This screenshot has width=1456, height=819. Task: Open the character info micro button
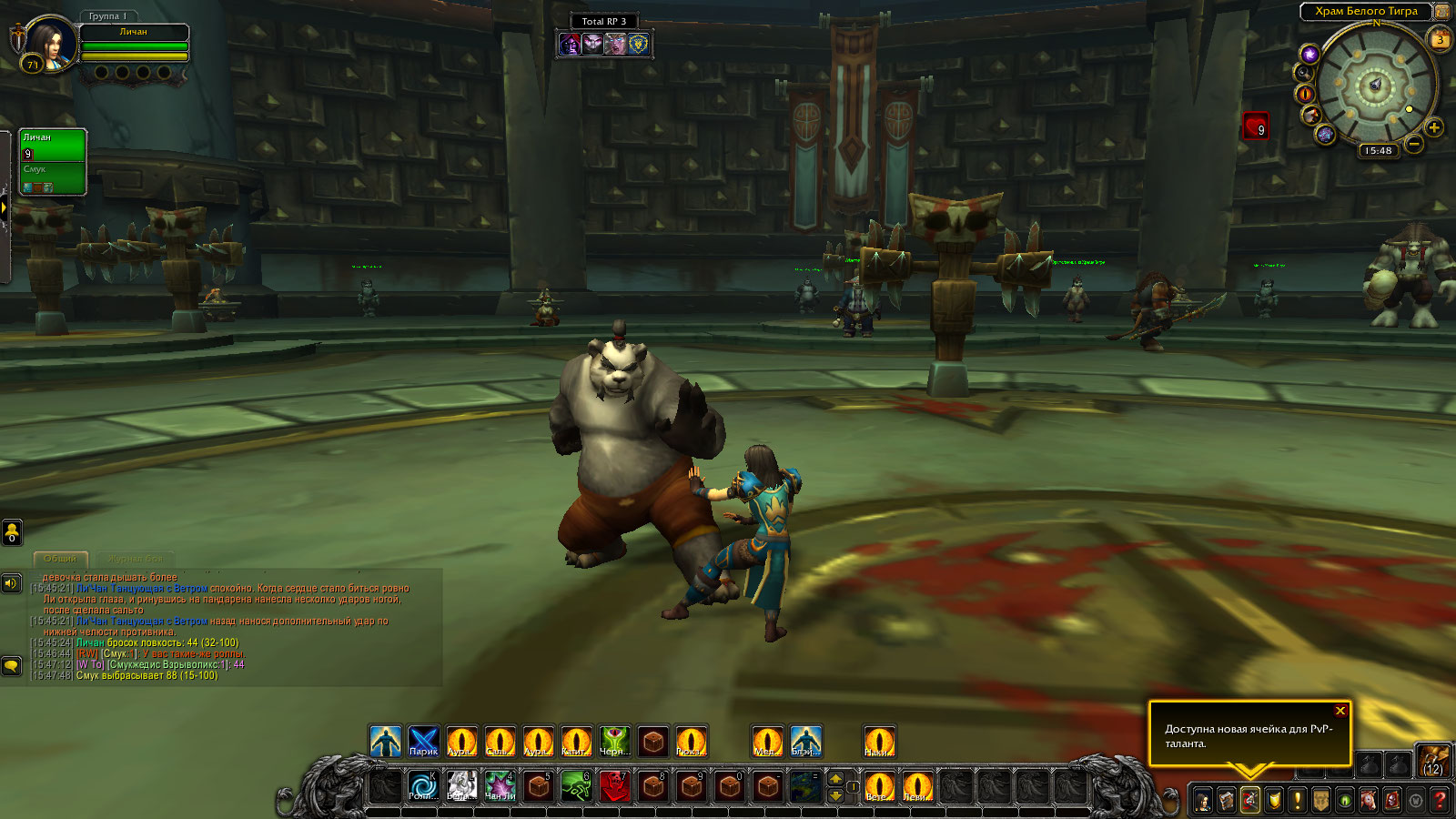tap(1203, 801)
